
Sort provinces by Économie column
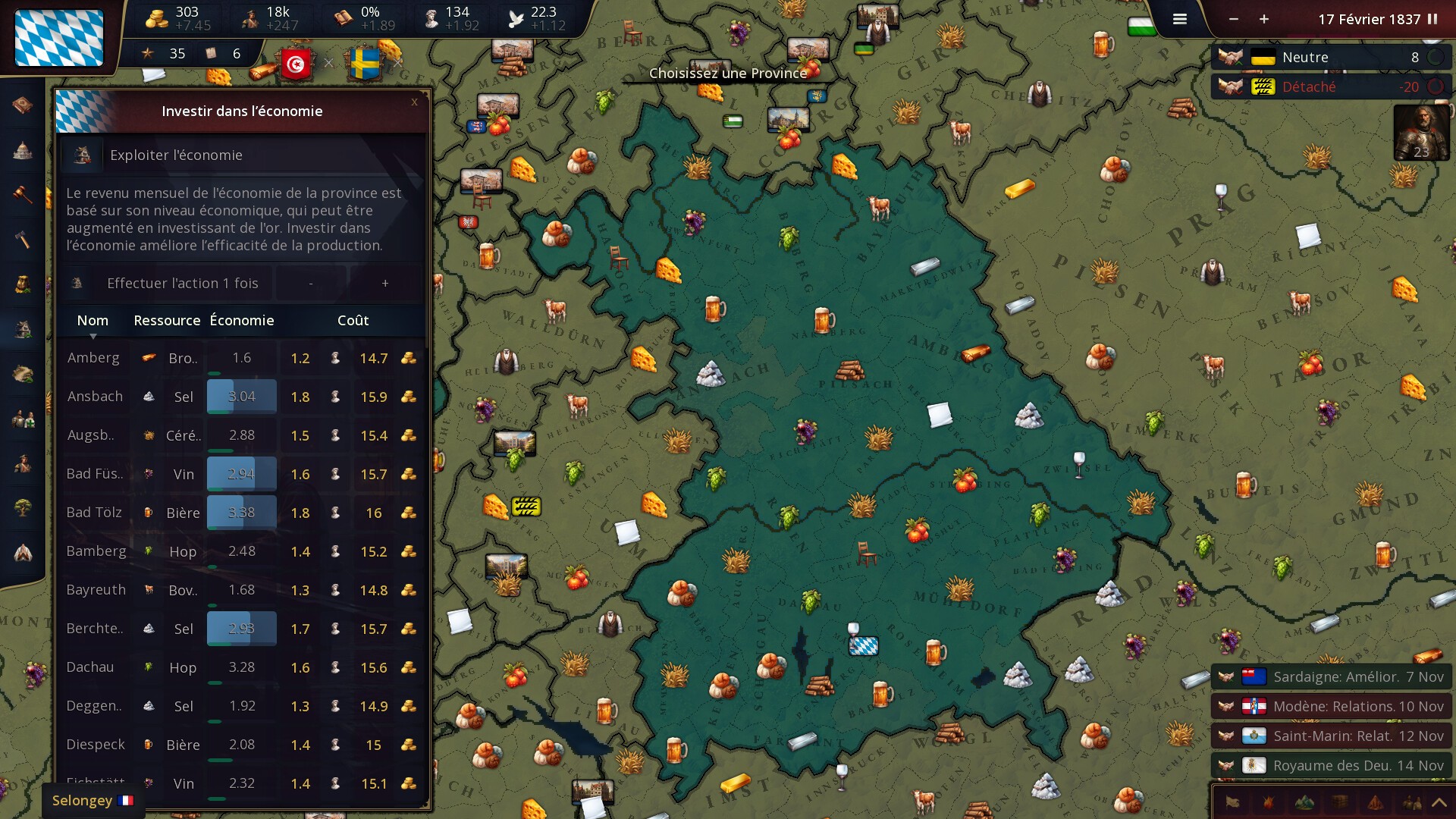click(x=242, y=321)
